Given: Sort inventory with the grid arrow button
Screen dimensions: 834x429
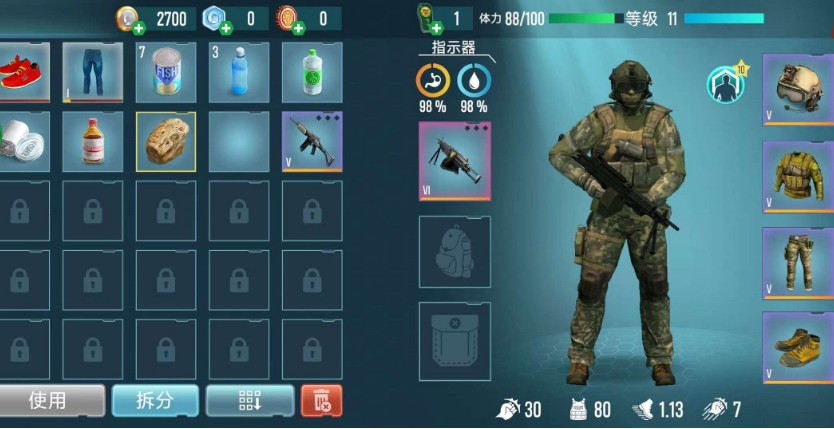Looking at the screenshot, I should click(249, 401).
